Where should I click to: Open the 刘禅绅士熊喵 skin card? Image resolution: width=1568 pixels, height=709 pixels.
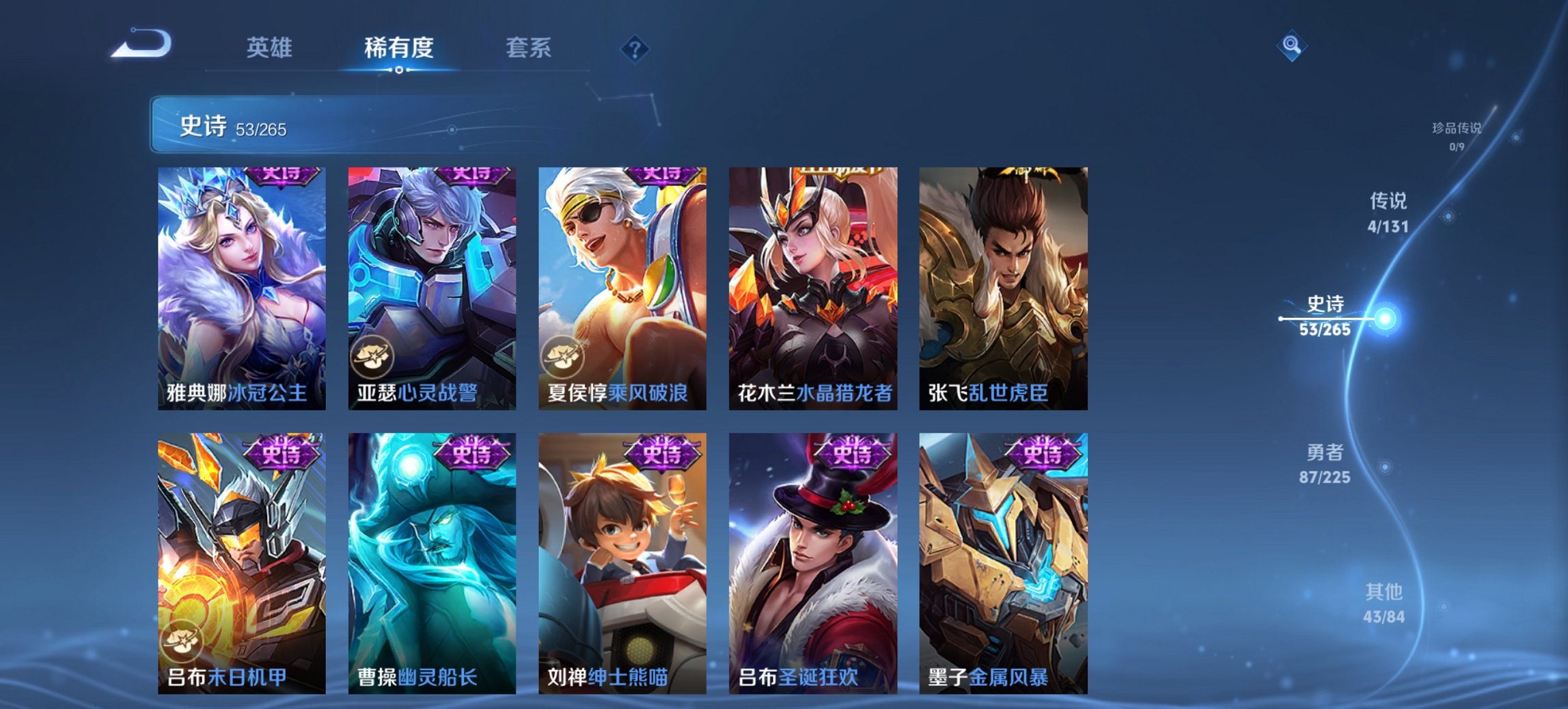[x=623, y=561]
